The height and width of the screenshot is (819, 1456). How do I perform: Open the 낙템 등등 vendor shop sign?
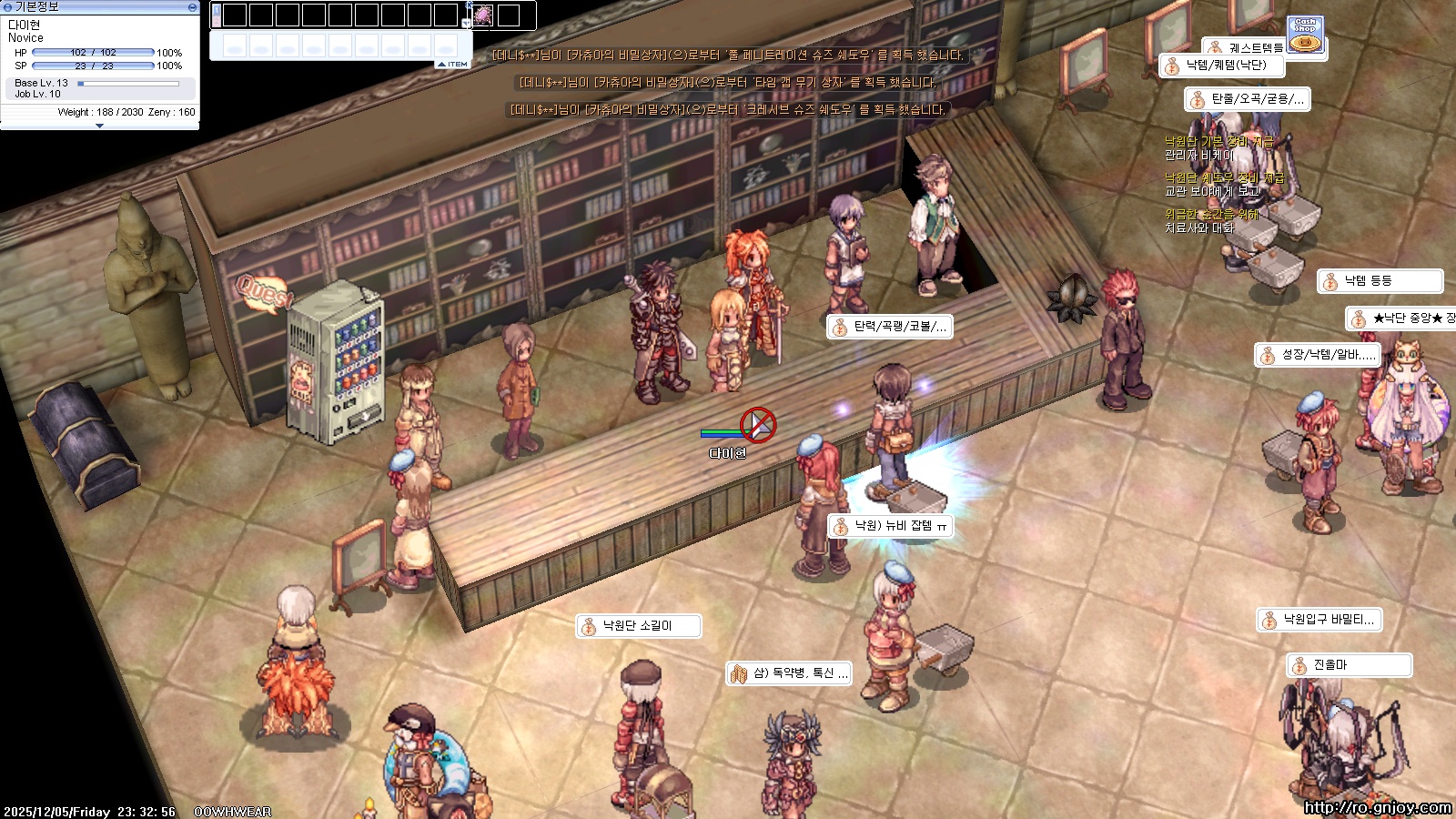pyautogui.click(x=1380, y=281)
